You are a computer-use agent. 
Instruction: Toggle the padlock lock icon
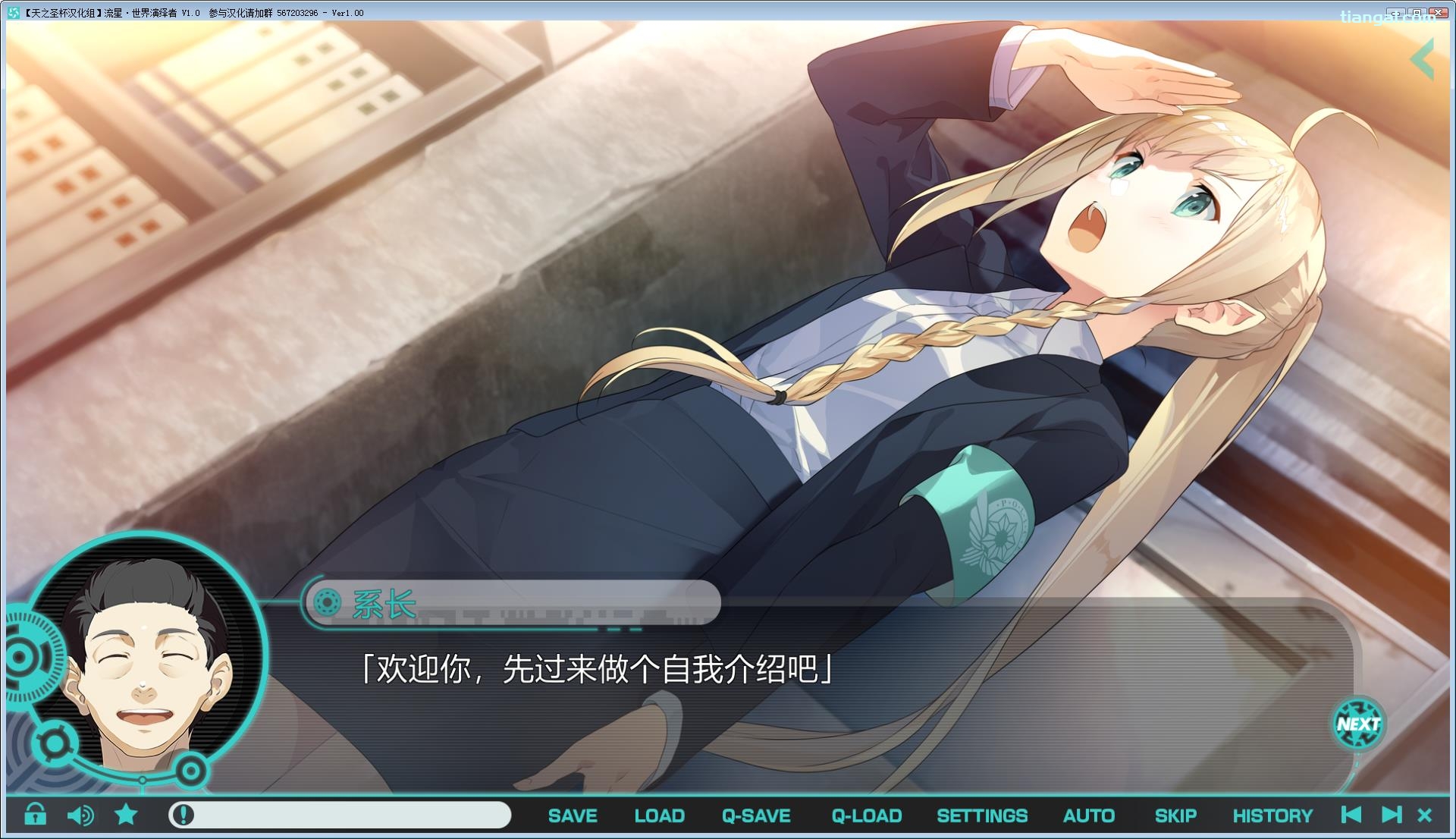click(35, 815)
